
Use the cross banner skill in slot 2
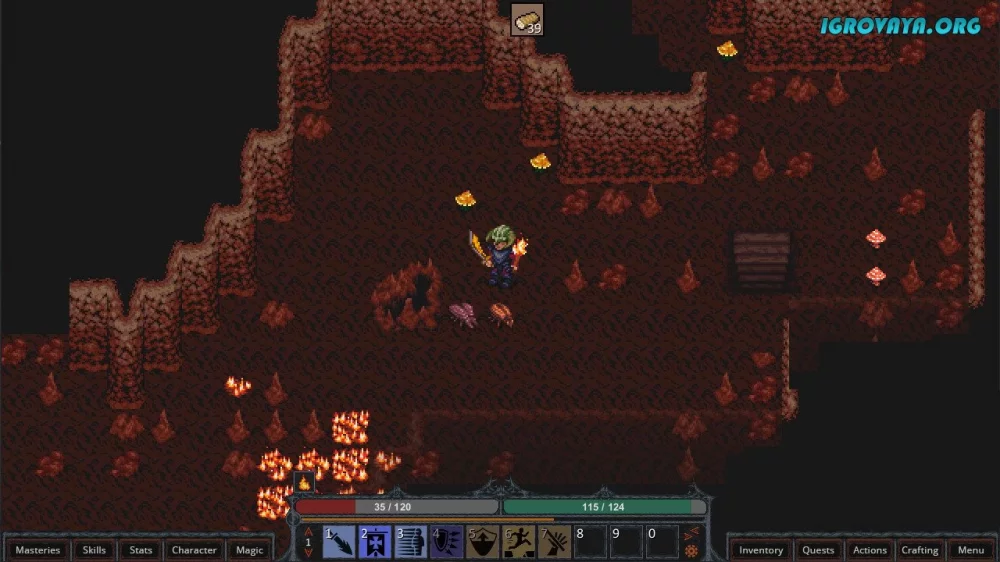(375, 542)
